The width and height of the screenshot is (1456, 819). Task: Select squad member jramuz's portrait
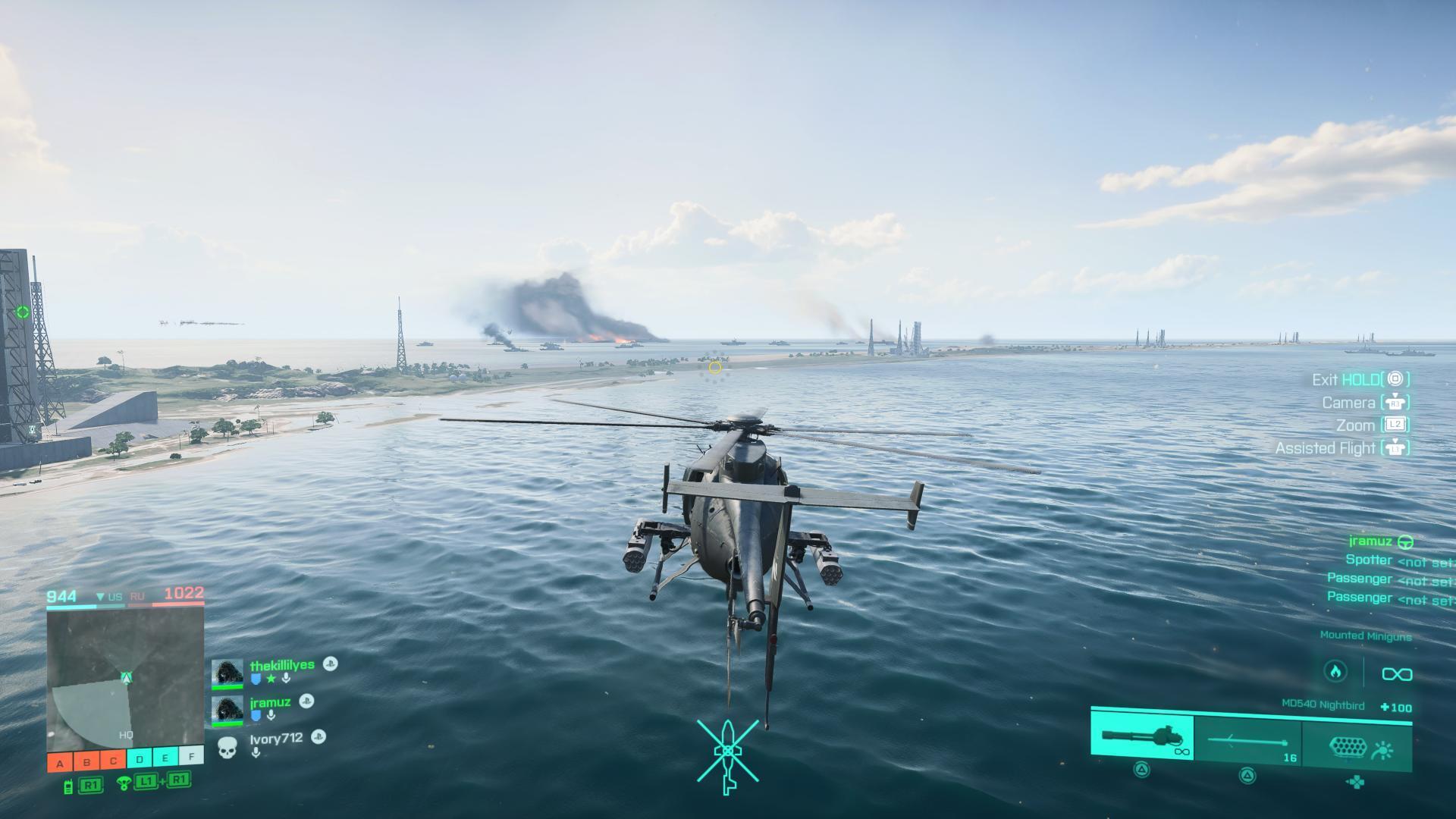[227, 710]
